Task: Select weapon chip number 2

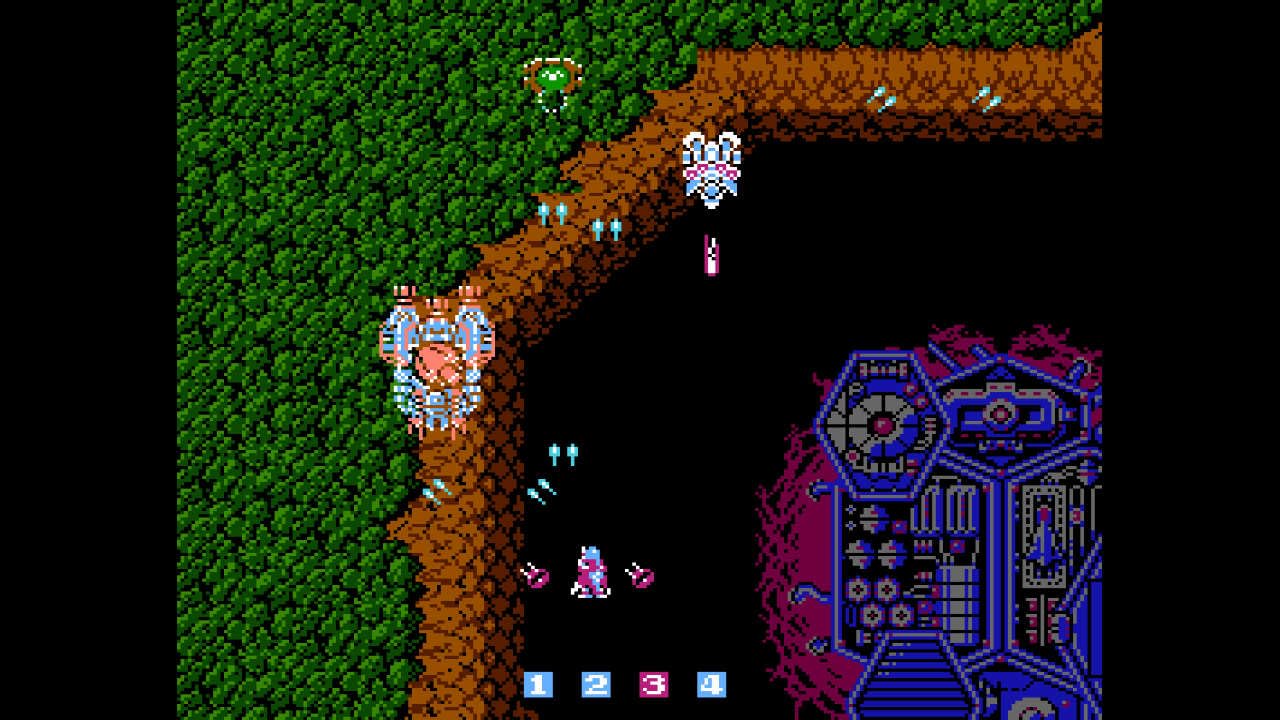Action: tap(597, 687)
